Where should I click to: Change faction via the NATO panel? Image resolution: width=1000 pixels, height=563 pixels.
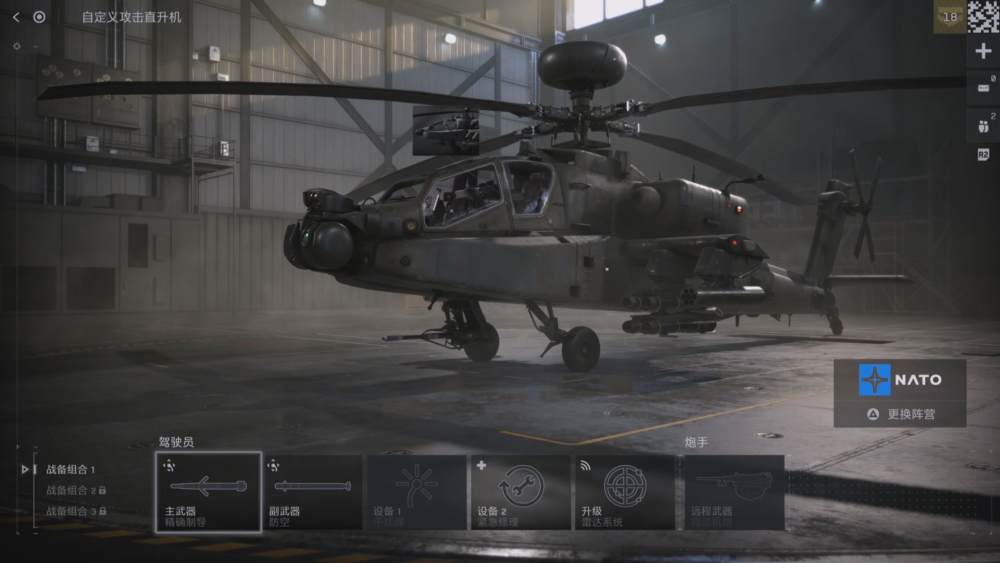coord(900,393)
